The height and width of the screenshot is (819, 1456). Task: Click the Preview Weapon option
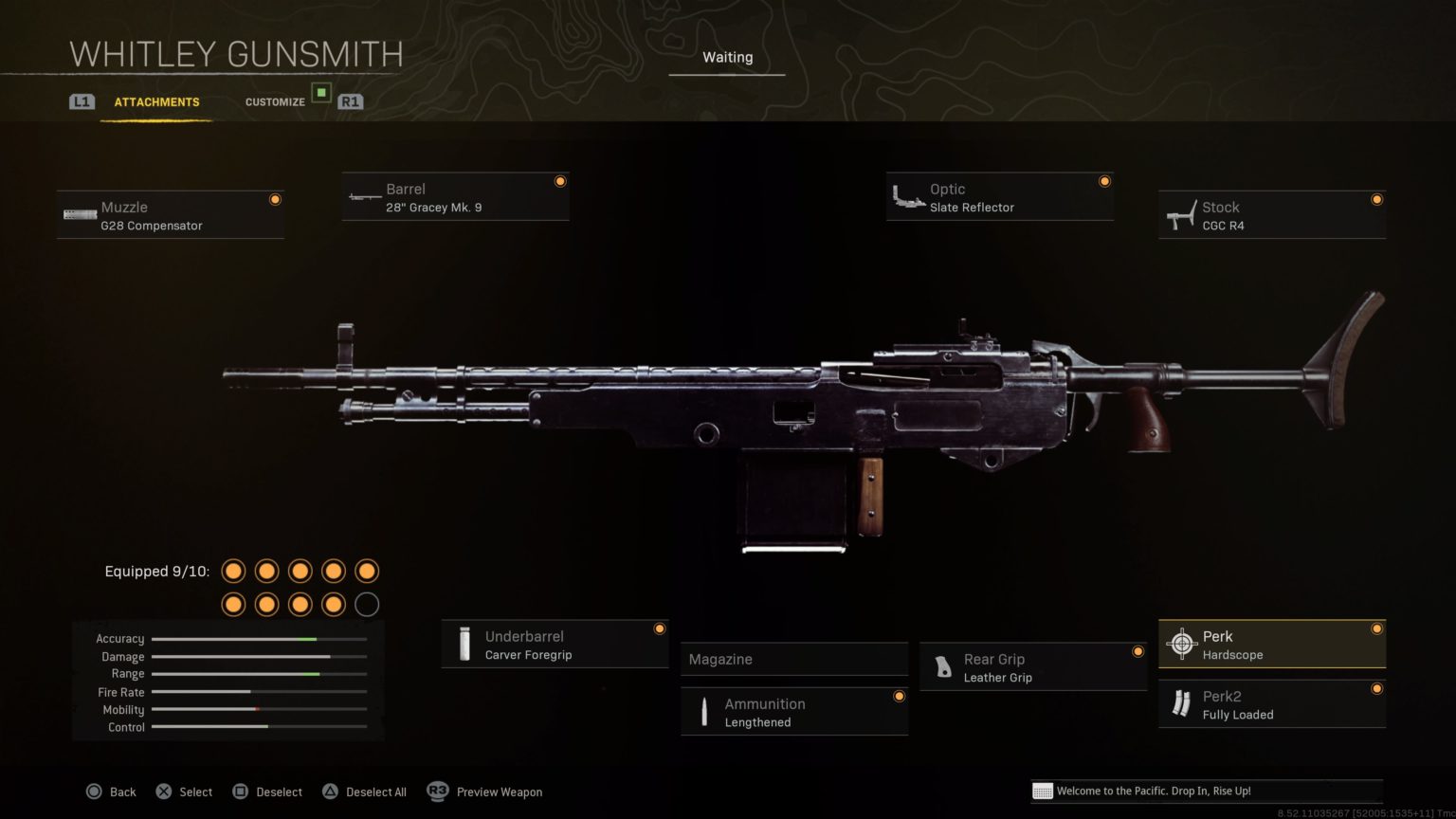pos(485,792)
